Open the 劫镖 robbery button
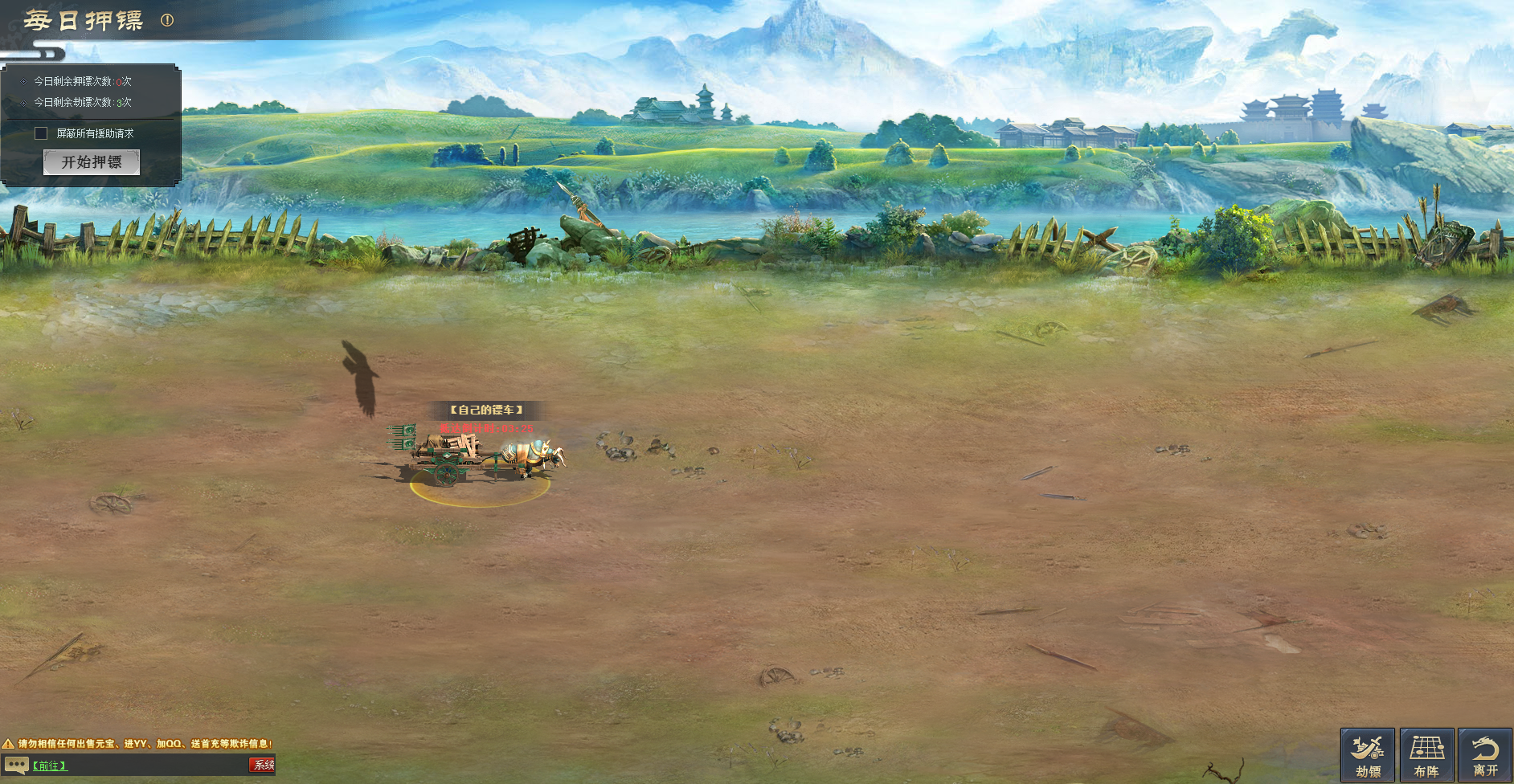 pyautogui.click(x=1367, y=755)
